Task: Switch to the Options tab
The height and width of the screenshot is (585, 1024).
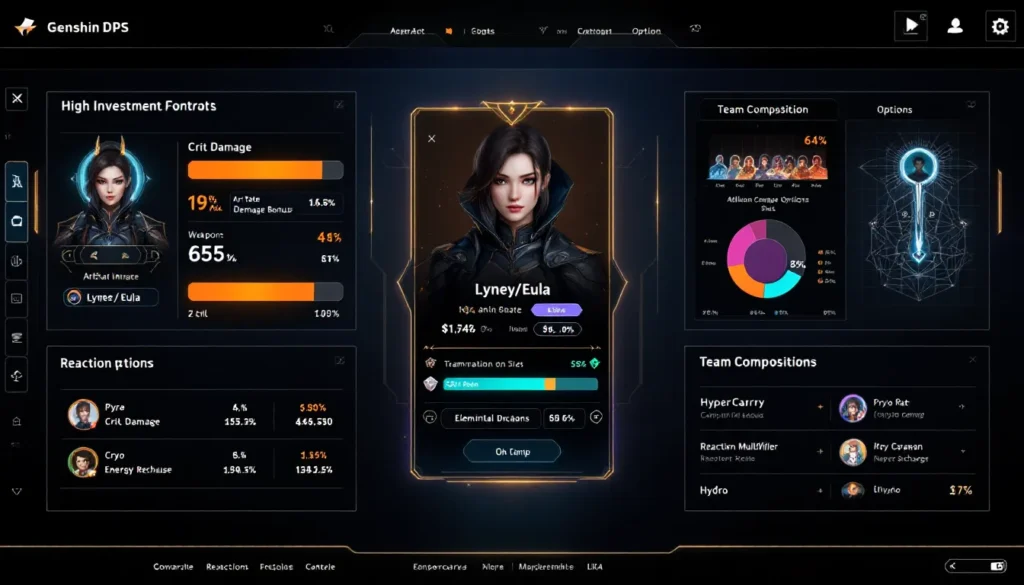Action: coord(894,109)
